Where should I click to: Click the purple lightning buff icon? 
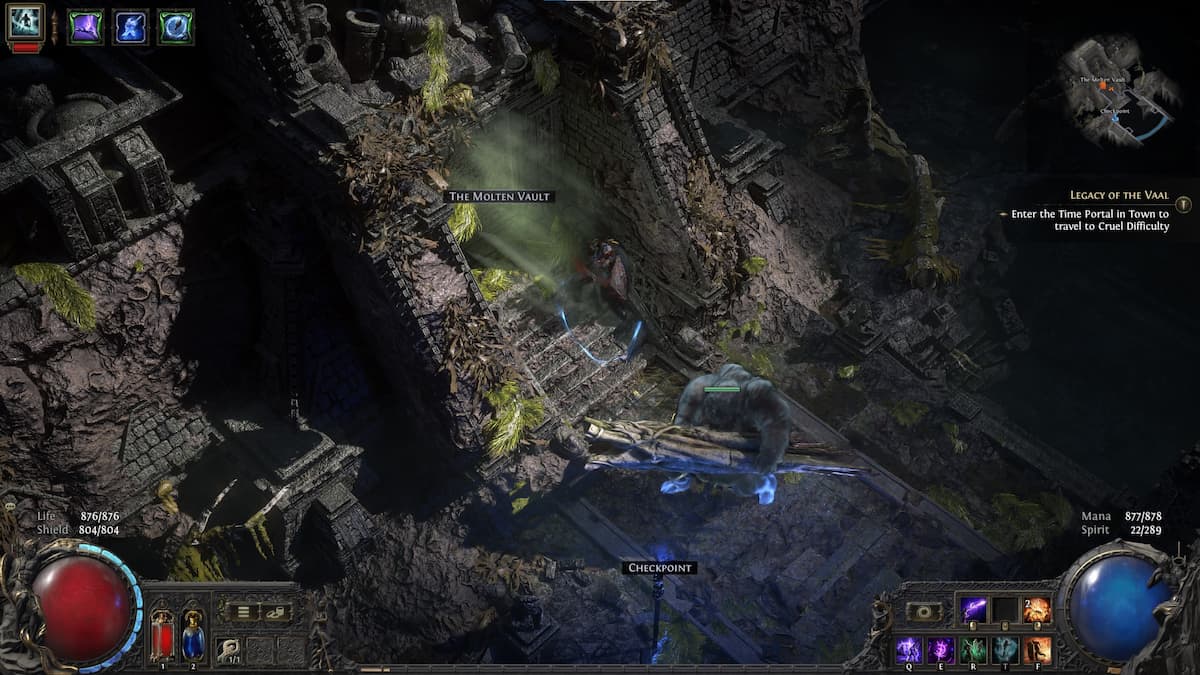click(86, 26)
